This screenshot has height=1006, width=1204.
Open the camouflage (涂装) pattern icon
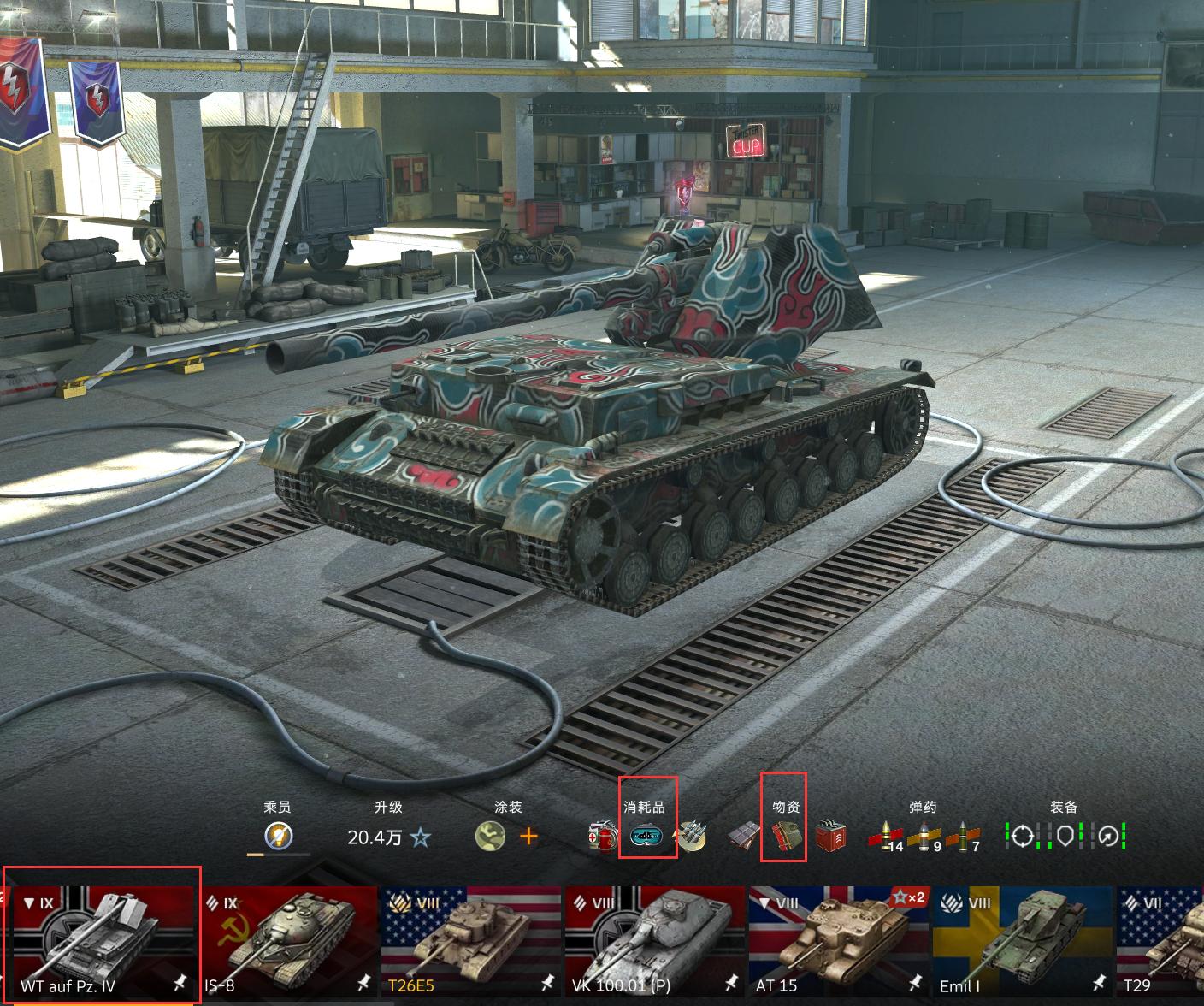tap(490, 836)
